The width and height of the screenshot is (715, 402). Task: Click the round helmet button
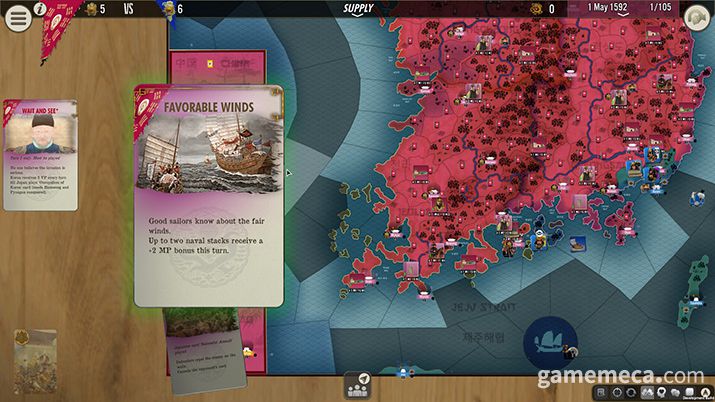pyautogui.click(x=696, y=17)
